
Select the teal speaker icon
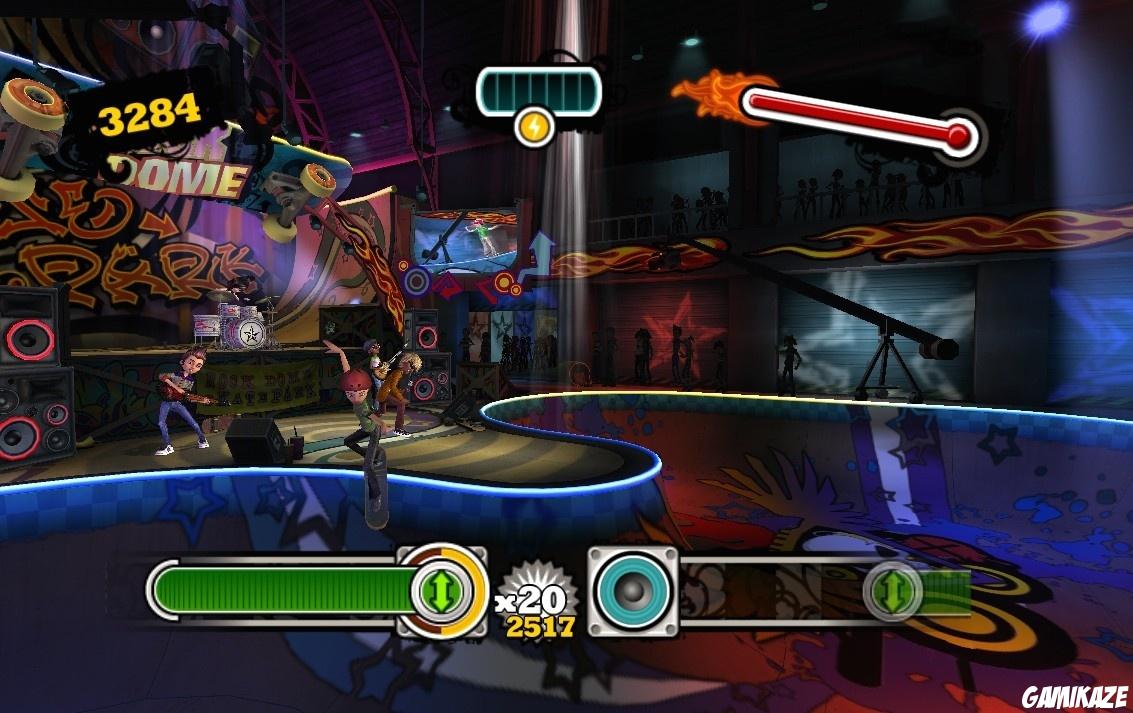[x=632, y=591]
